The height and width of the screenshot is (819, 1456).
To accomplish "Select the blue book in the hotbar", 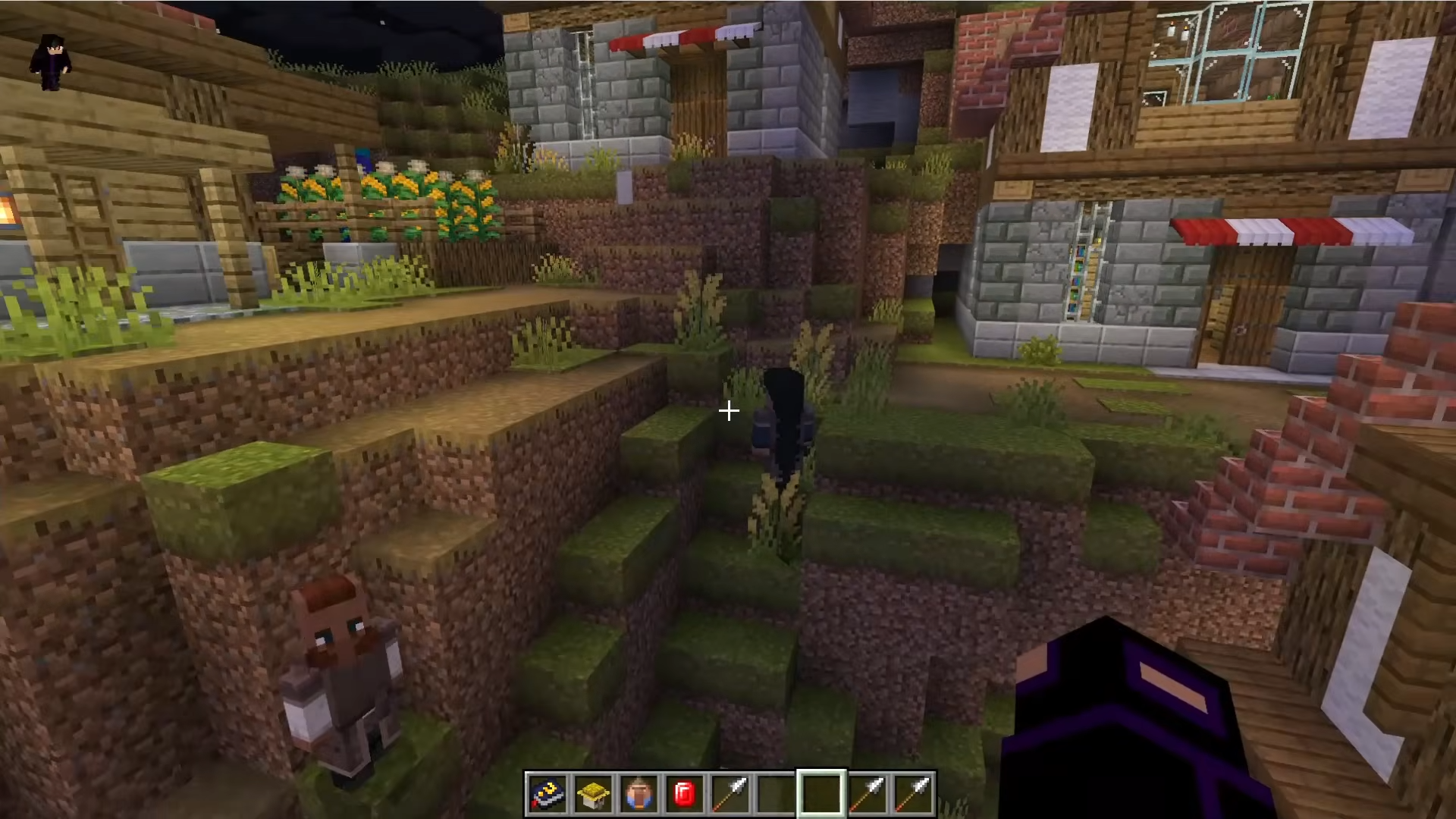I will (x=547, y=794).
